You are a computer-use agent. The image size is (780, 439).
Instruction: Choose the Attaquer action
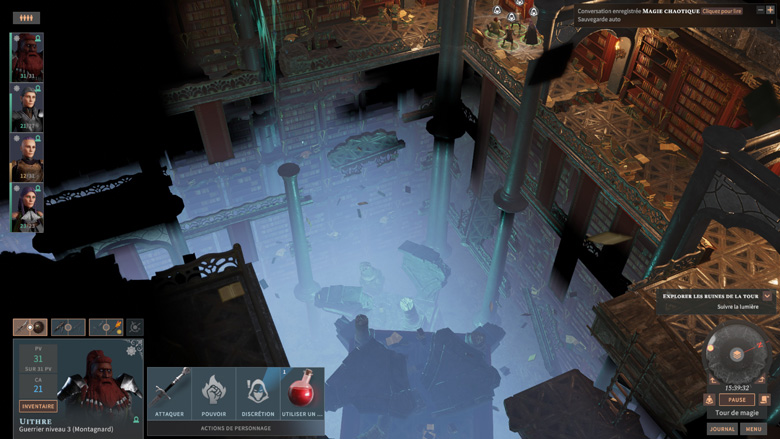(x=169, y=392)
